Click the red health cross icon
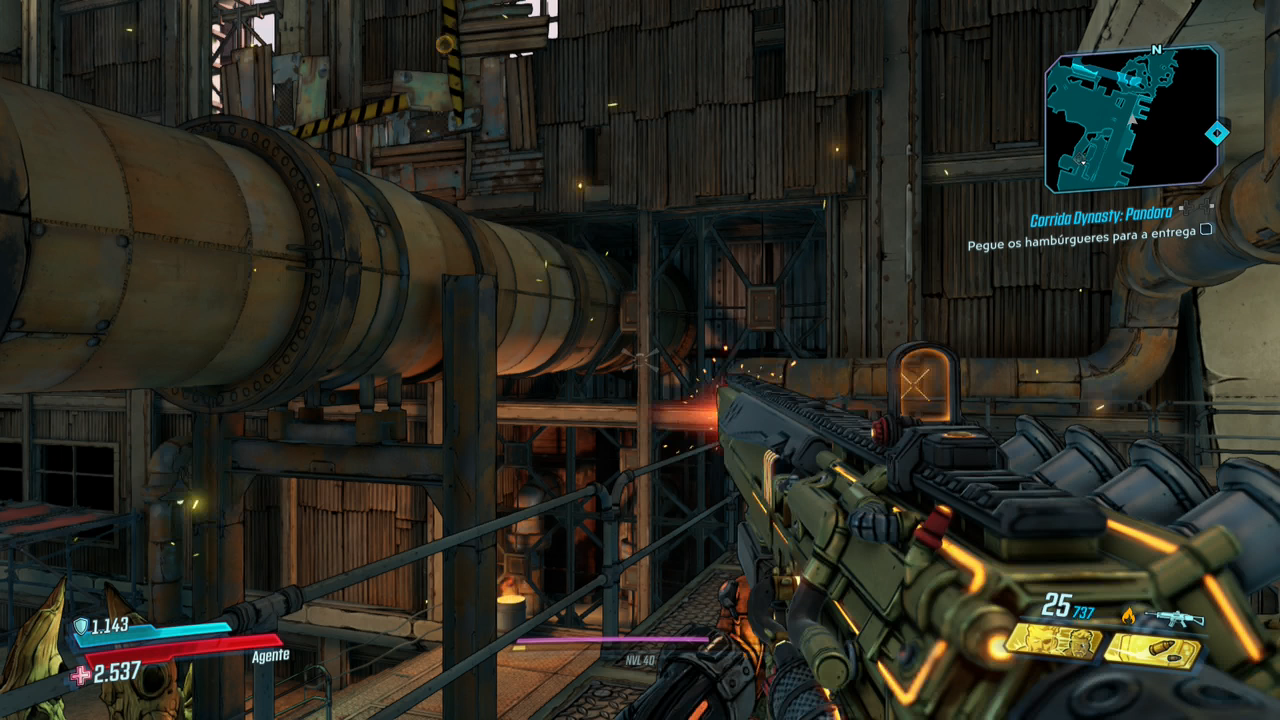The image size is (1280, 720). 81,675
